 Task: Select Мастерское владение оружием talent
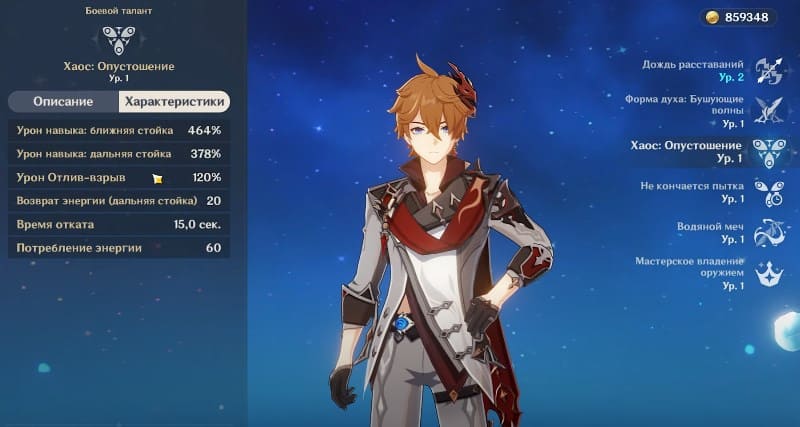coord(769,272)
